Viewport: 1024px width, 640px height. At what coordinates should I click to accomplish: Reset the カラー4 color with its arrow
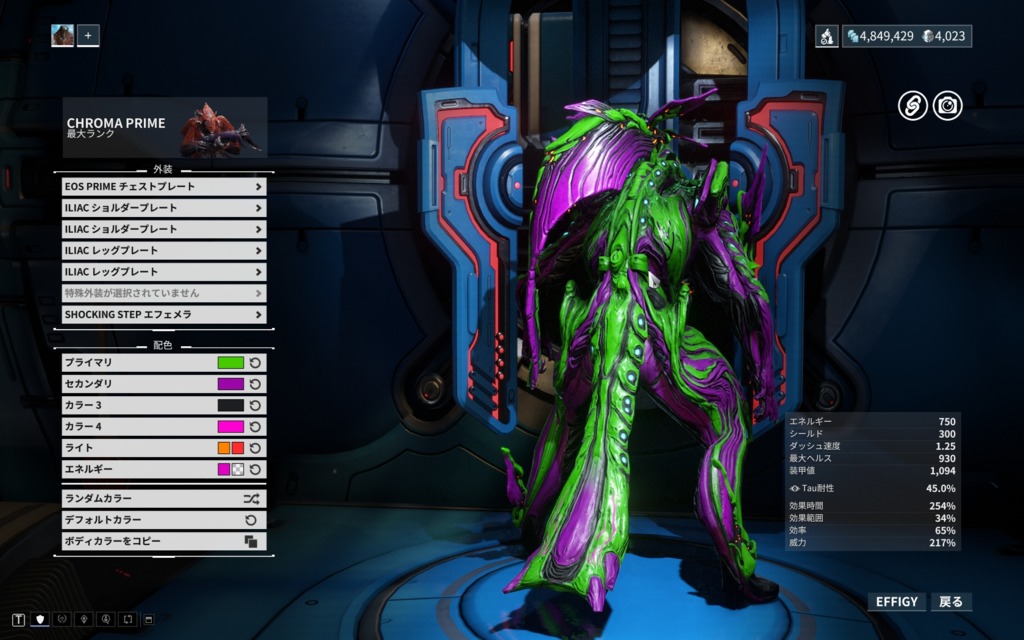tap(255, 427)
